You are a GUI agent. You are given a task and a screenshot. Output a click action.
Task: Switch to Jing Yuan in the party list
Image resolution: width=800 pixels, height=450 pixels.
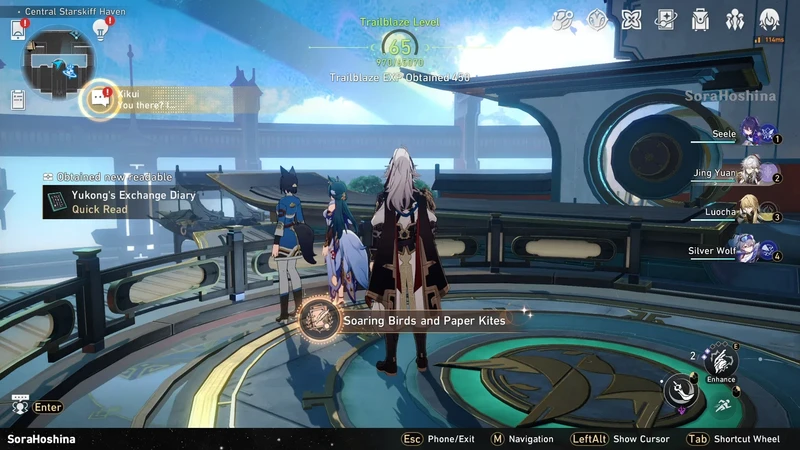coord(752,172)
